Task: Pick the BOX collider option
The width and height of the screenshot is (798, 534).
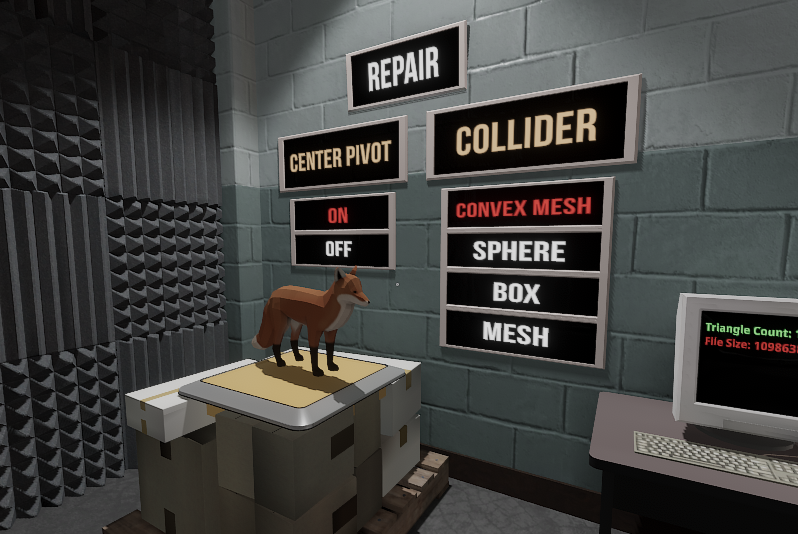Action: click(517, 293)
